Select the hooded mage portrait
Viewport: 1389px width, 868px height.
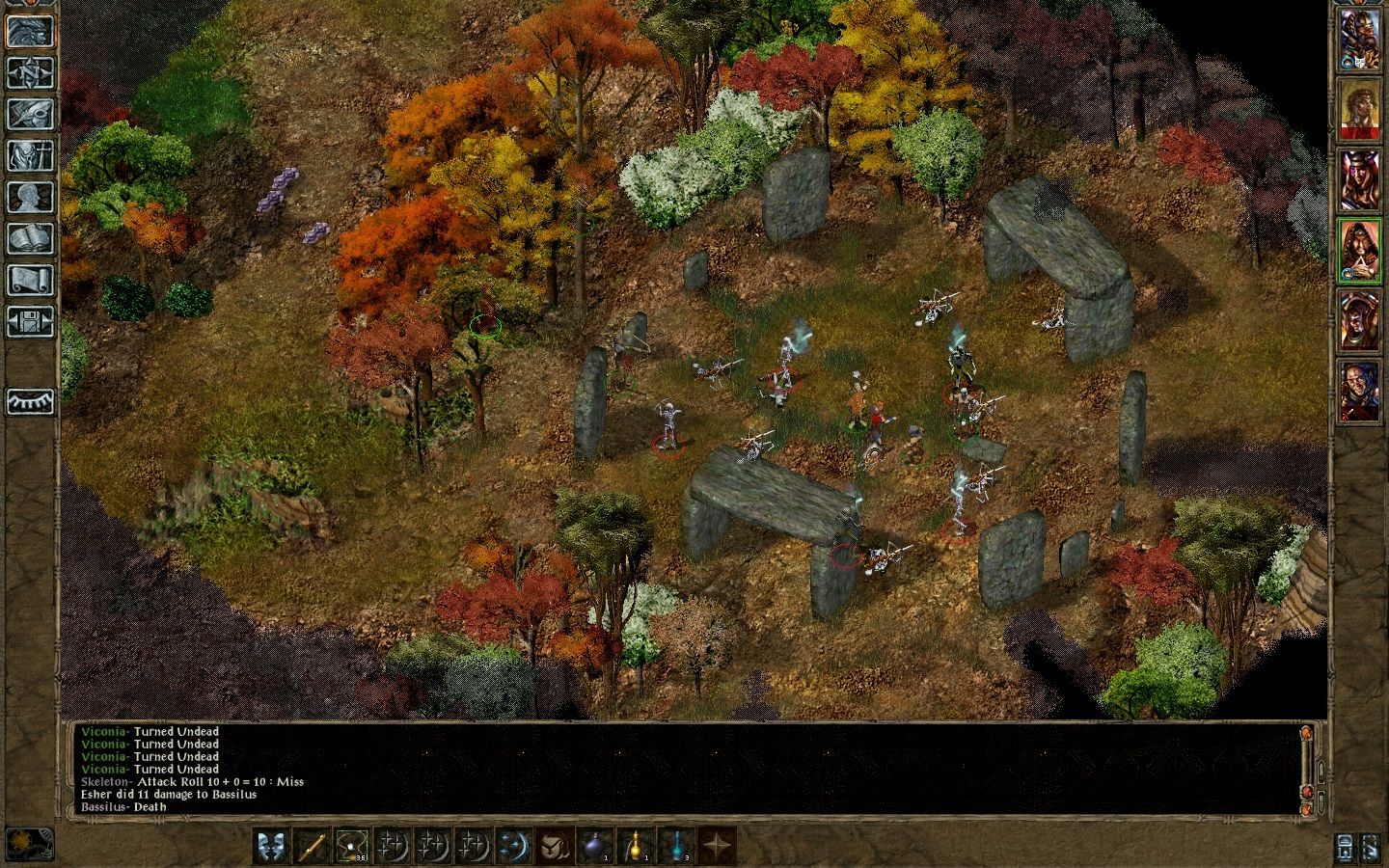1358,251
